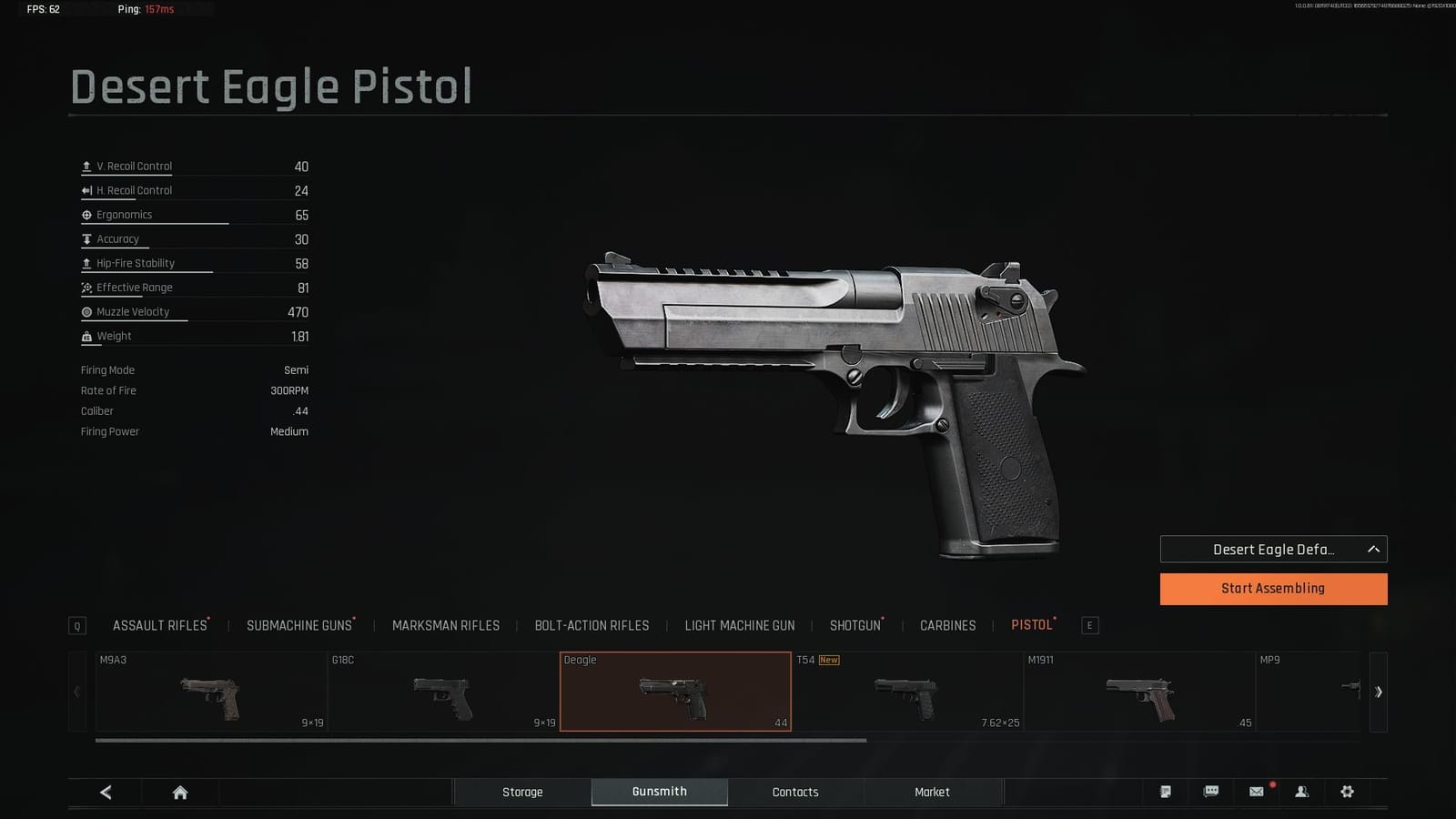Open the news feed icon
This screenshot has height=819, width=1456.
(1166, 792)
